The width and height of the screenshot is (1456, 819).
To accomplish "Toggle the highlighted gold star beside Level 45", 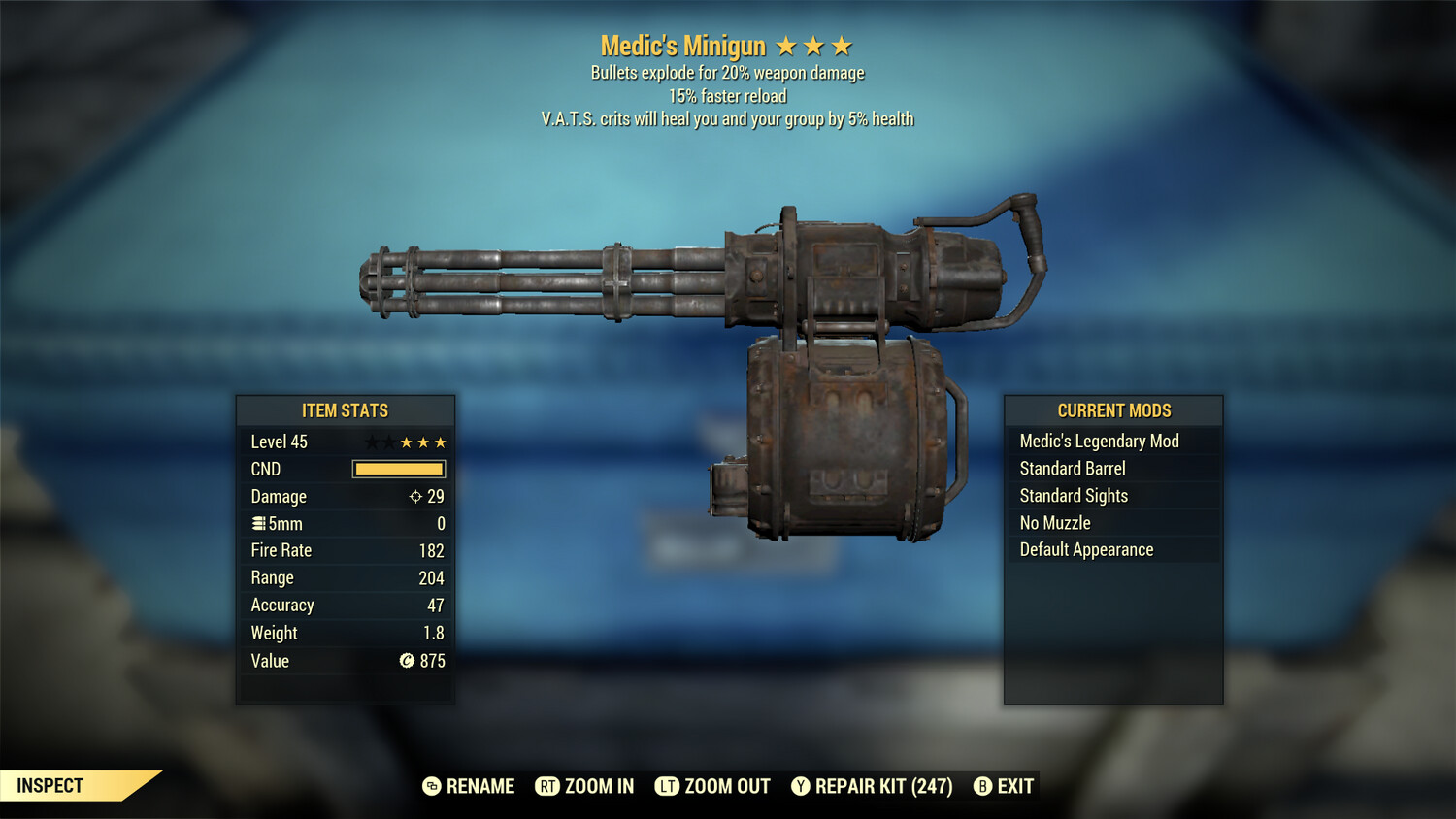I will (409, 442).
